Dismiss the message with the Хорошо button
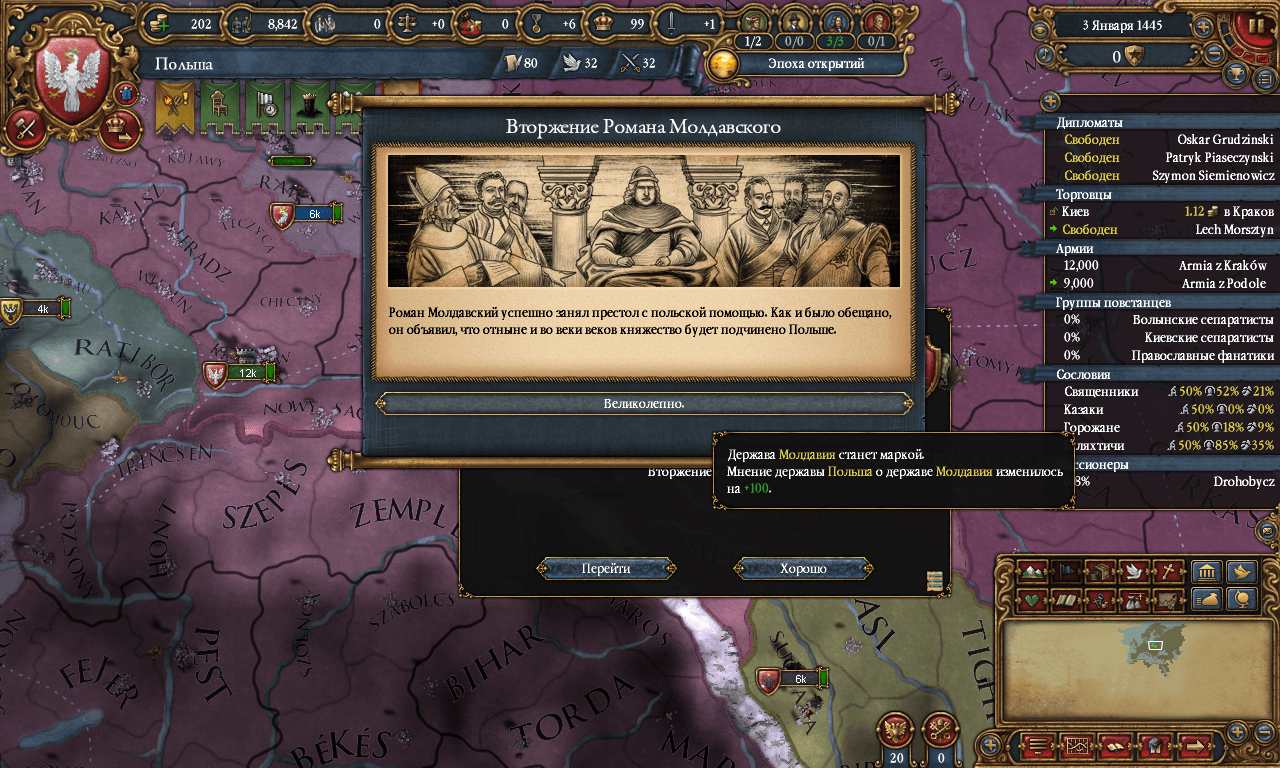Image resolution: width=1280 pixels, height=768 pixels. coord(803,569)
